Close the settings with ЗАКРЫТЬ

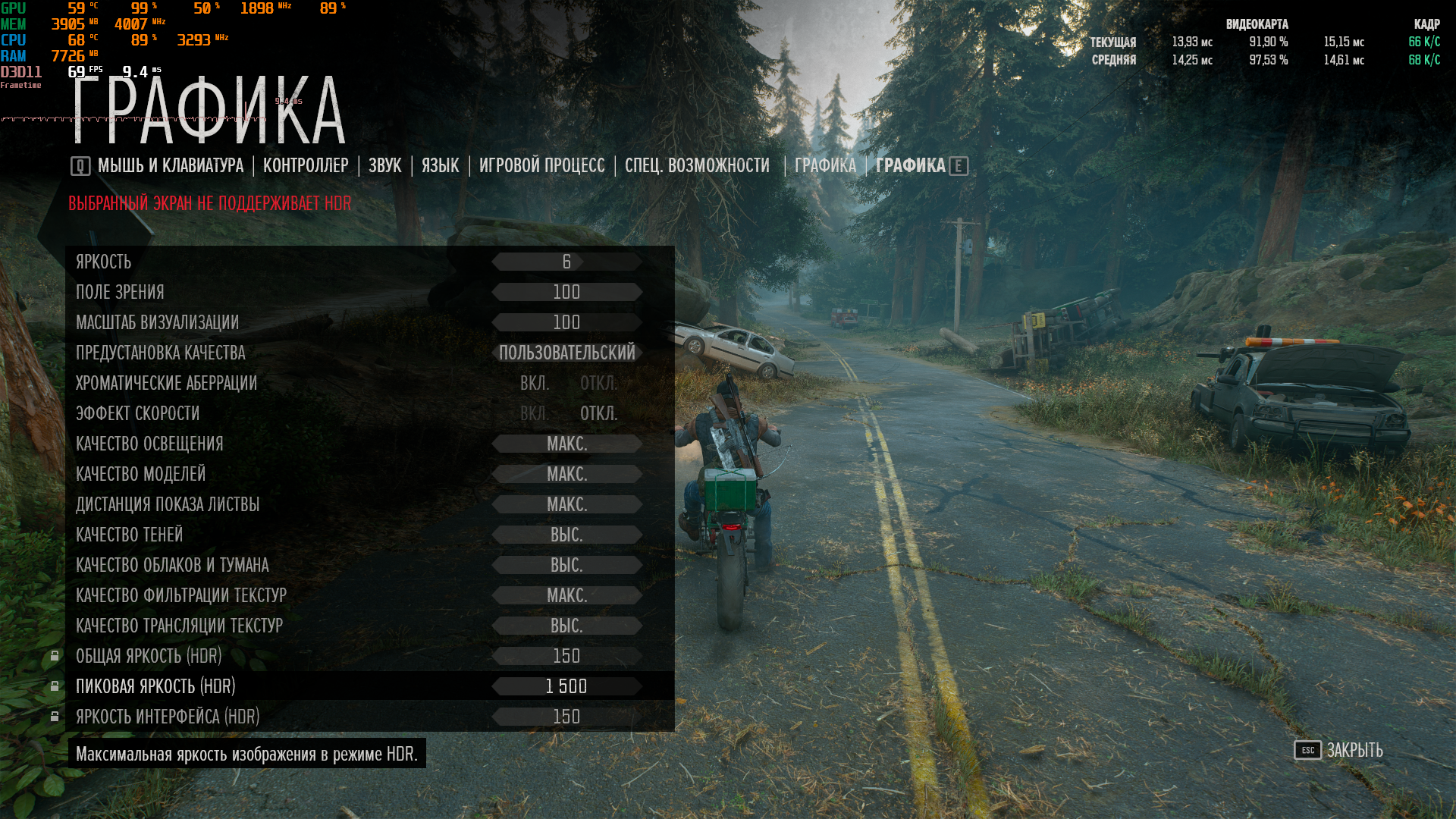[1354, 751]
